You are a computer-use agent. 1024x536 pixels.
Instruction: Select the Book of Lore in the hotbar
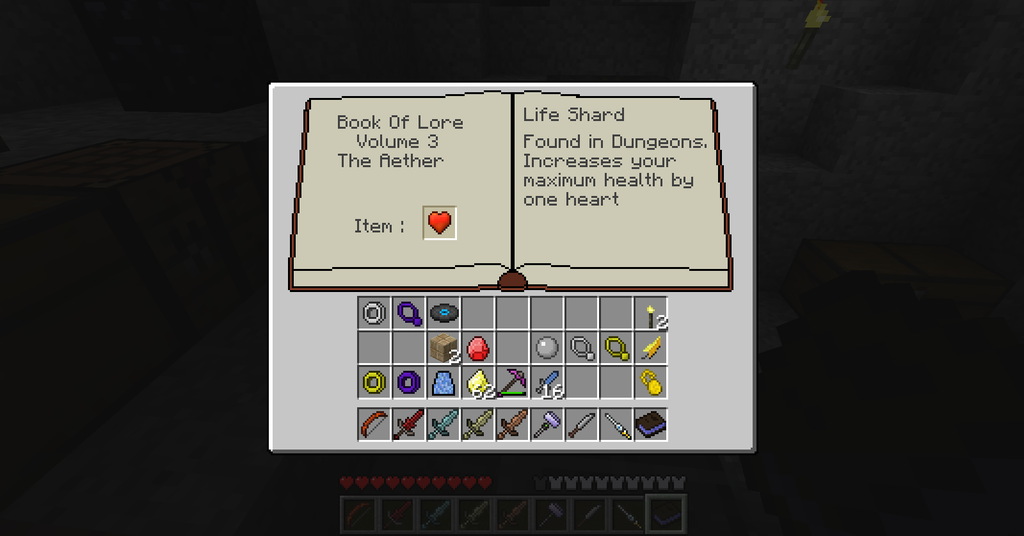coord(651,424)
